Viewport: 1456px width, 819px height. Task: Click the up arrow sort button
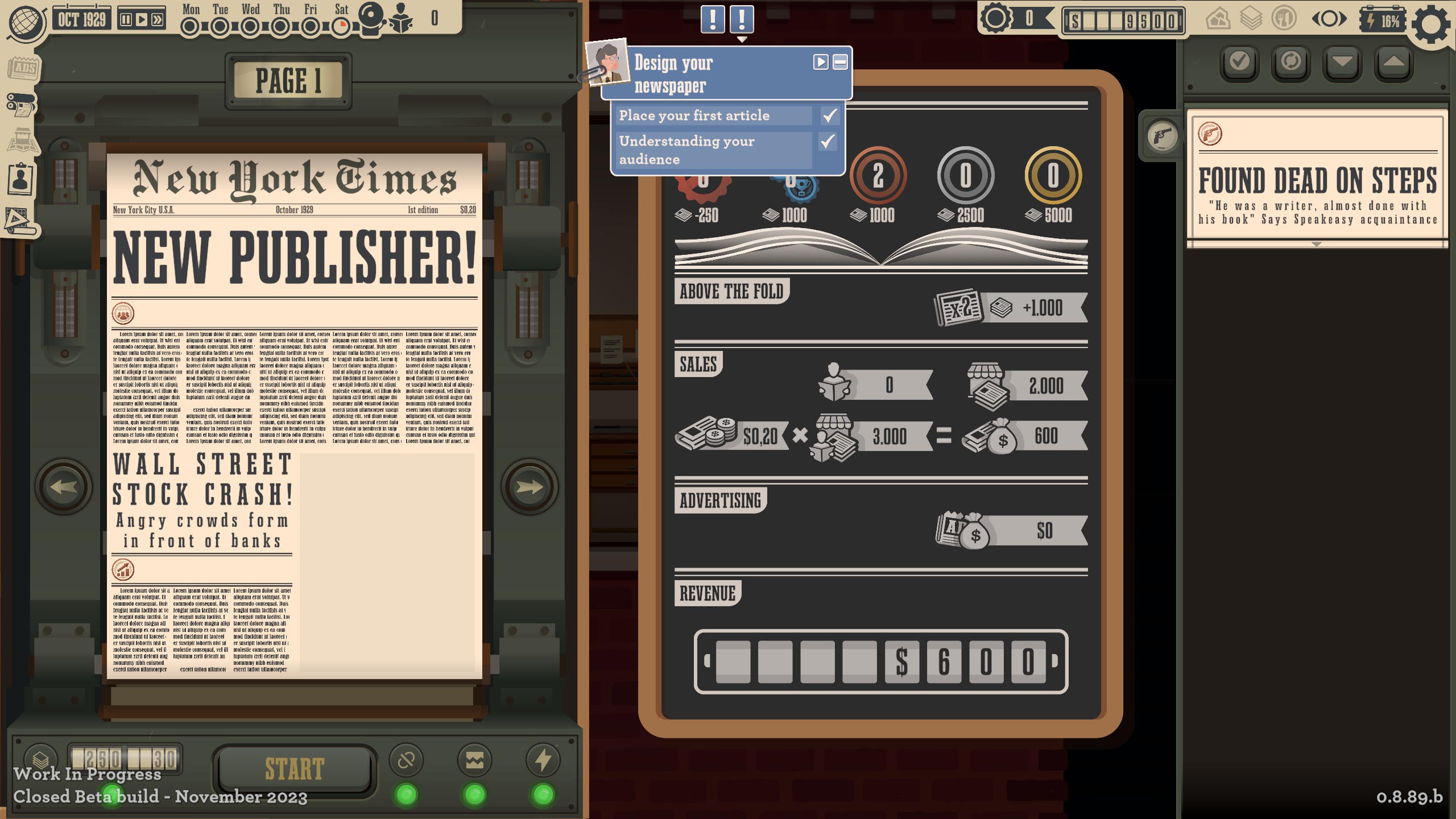click(1393, 61)
